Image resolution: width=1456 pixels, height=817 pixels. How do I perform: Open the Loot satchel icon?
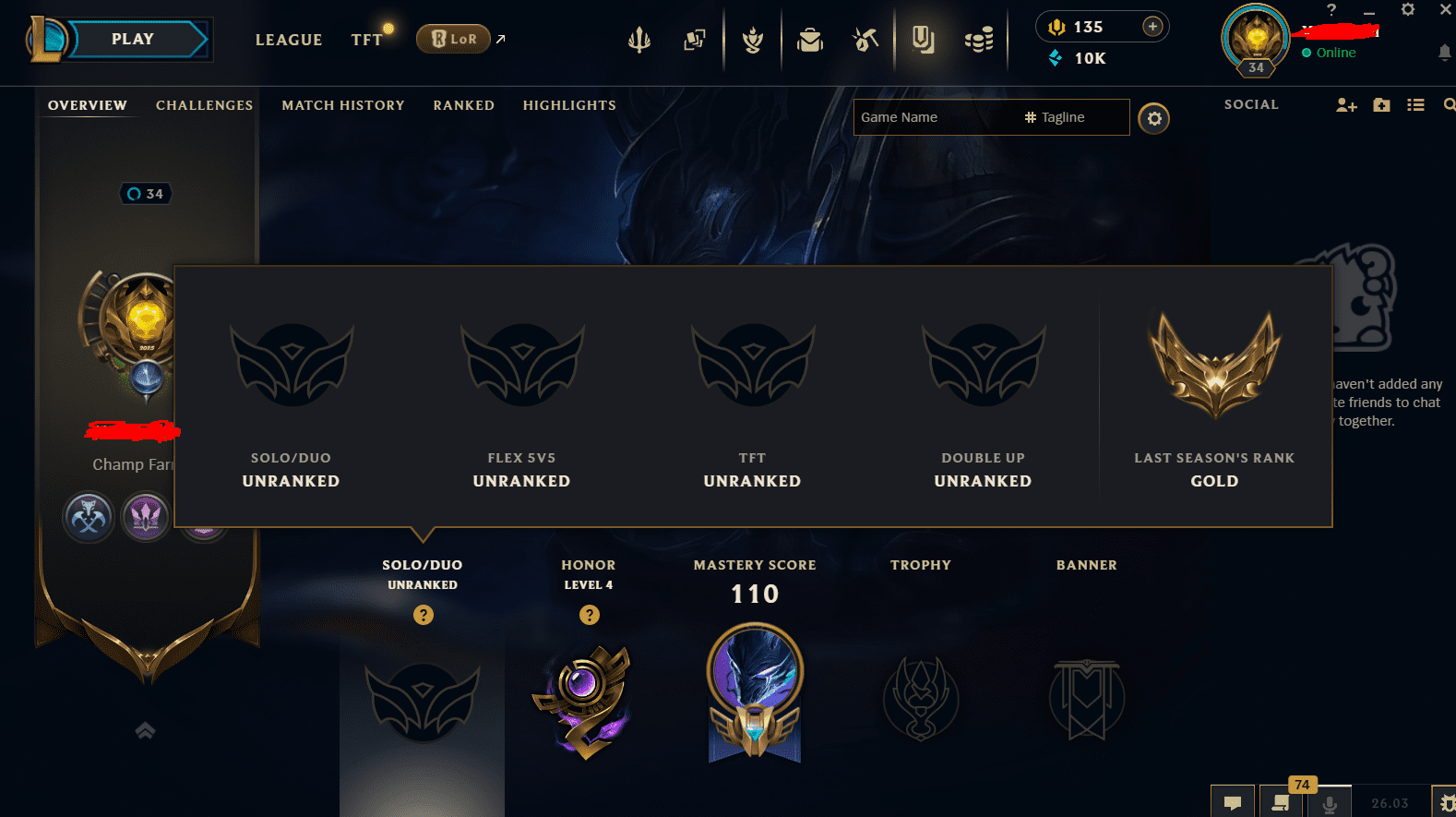(809, 39)
